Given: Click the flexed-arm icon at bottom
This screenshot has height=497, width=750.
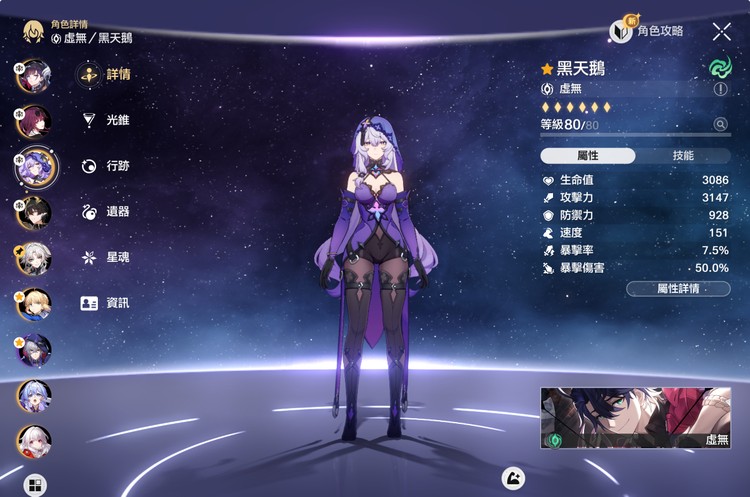Looking at the screenshot, I should [x=513, y=477].
